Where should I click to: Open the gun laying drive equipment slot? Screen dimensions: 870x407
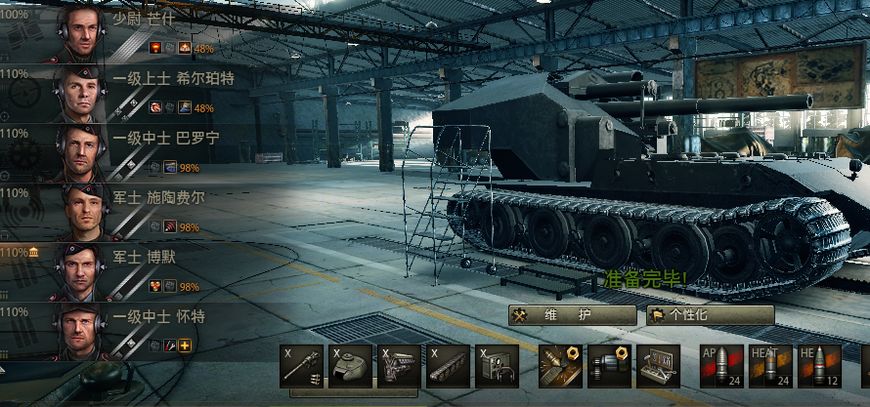click(609, 366)
